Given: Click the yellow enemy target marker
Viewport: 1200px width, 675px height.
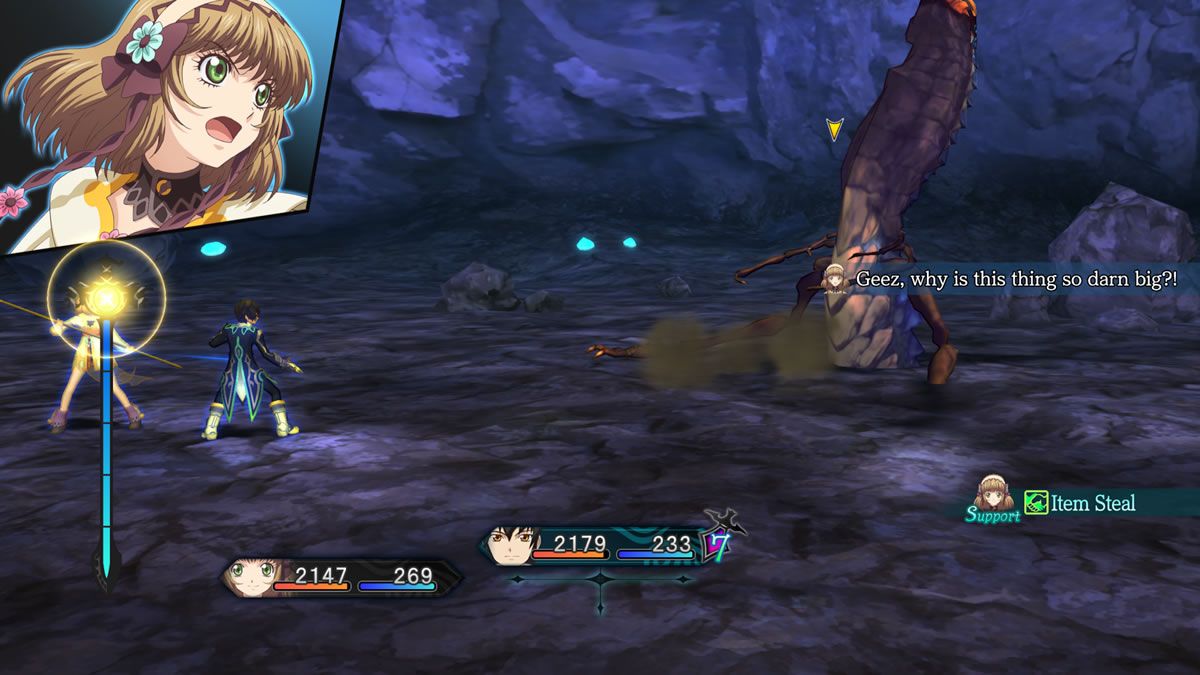Looking at the screenshot, I should click(834, 129).
